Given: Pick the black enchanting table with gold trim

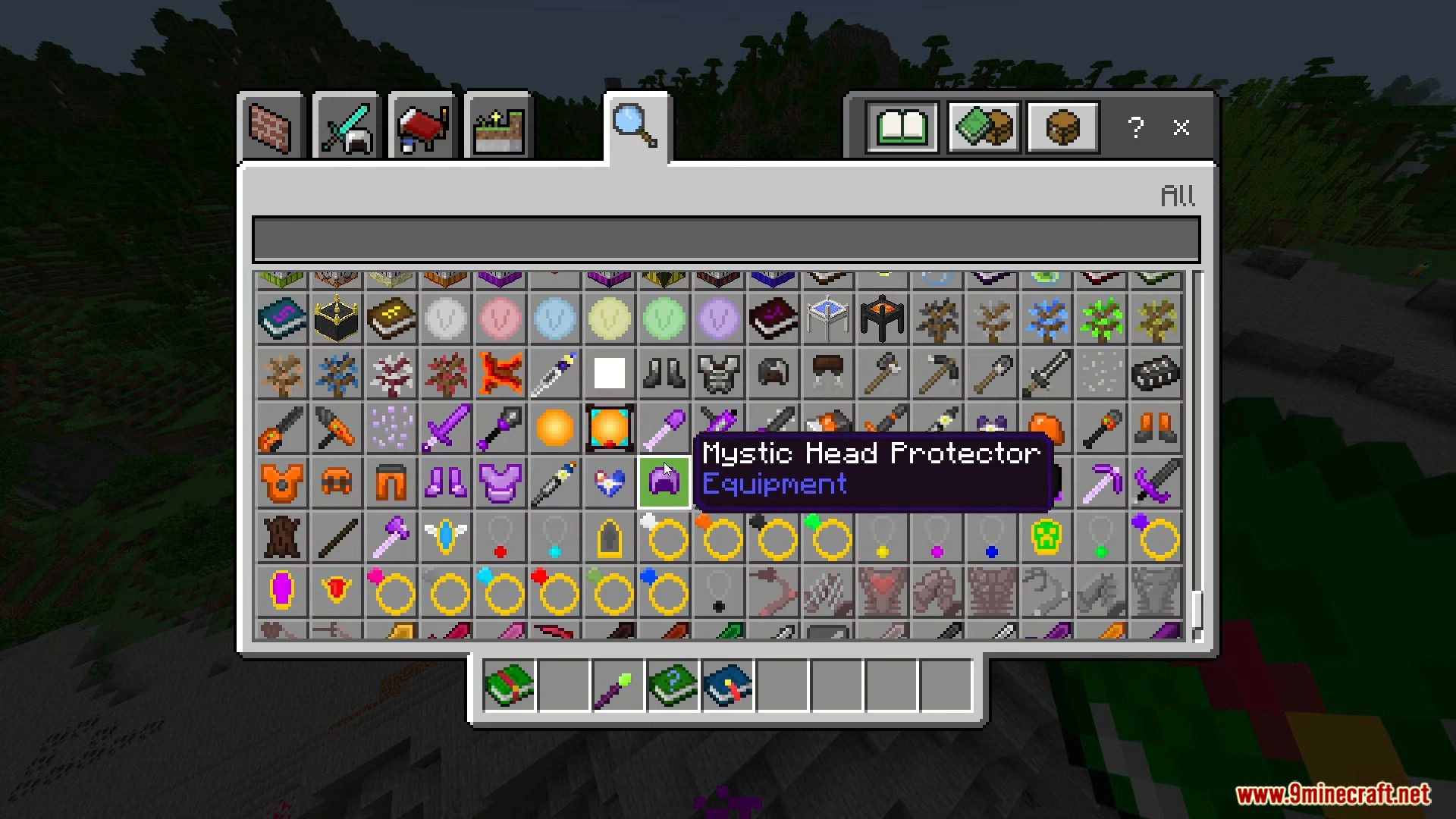Looking at the screenshot, I should [x=336, y=319].
